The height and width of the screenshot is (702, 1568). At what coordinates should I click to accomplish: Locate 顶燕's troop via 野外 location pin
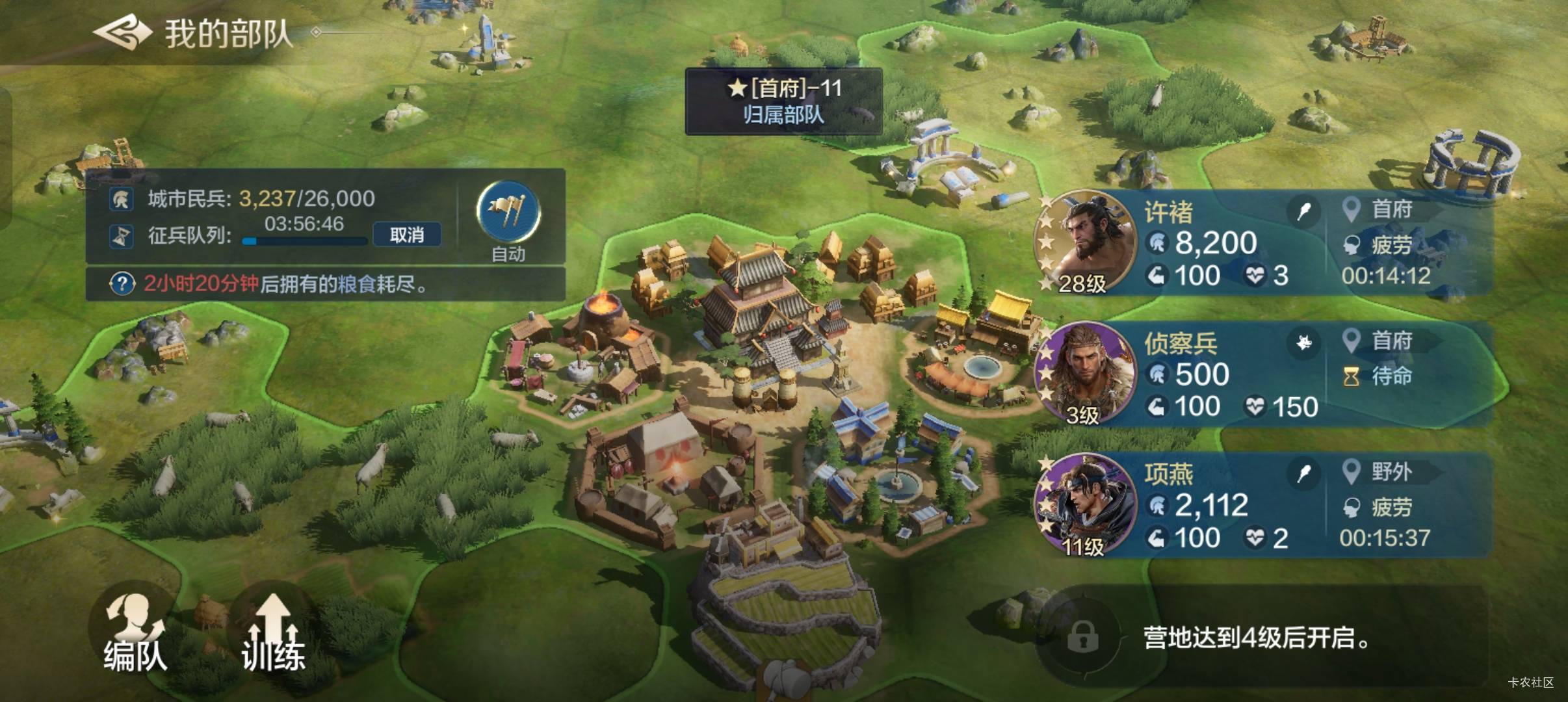[1352, 472]
